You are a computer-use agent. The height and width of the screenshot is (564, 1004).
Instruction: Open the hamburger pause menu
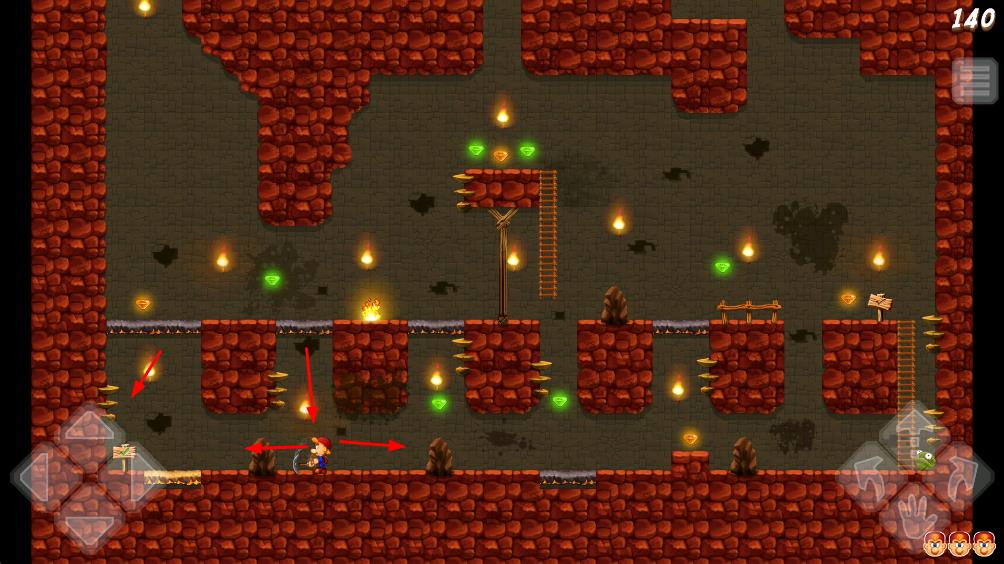(974, 81)
